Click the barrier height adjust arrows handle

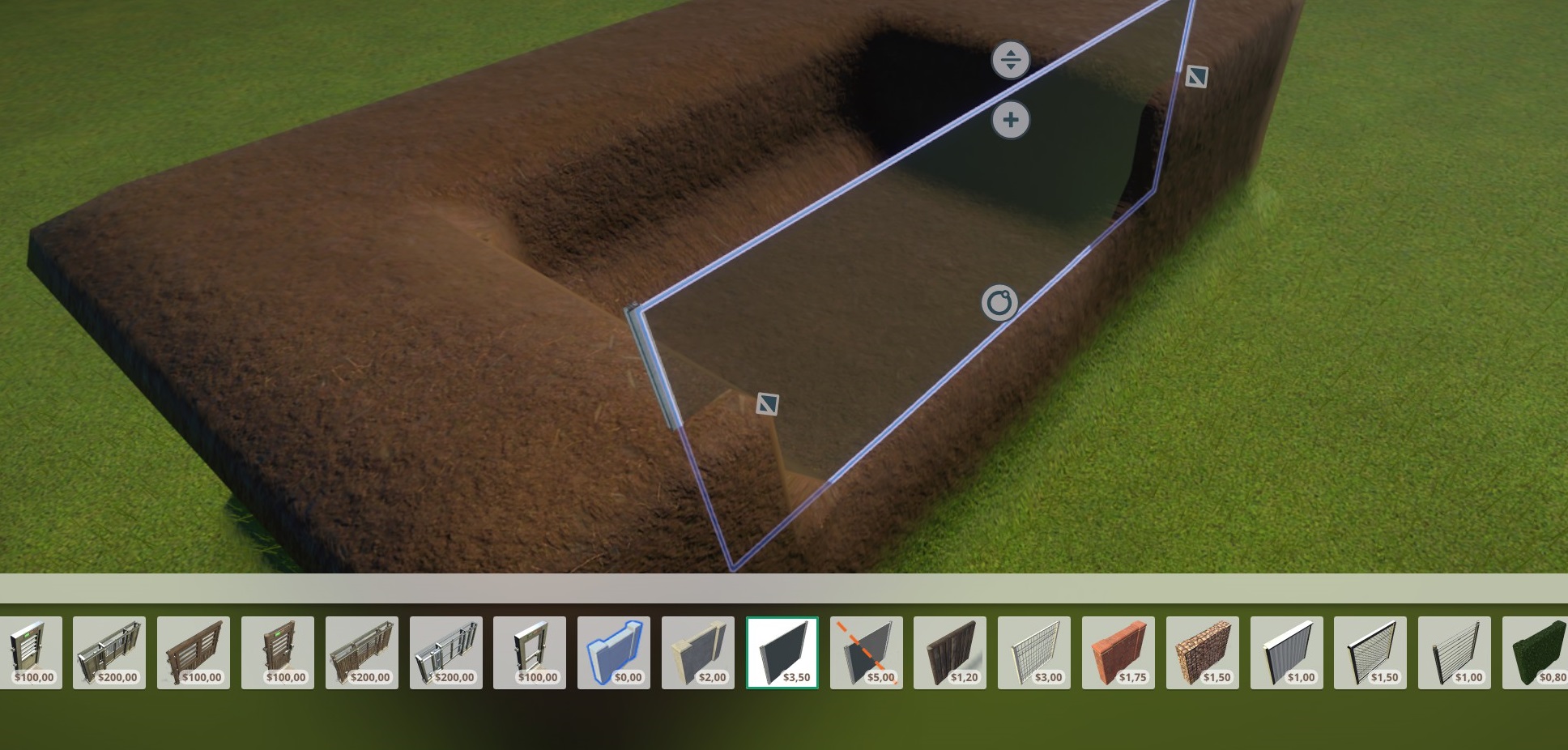(x=1011, y=60)
